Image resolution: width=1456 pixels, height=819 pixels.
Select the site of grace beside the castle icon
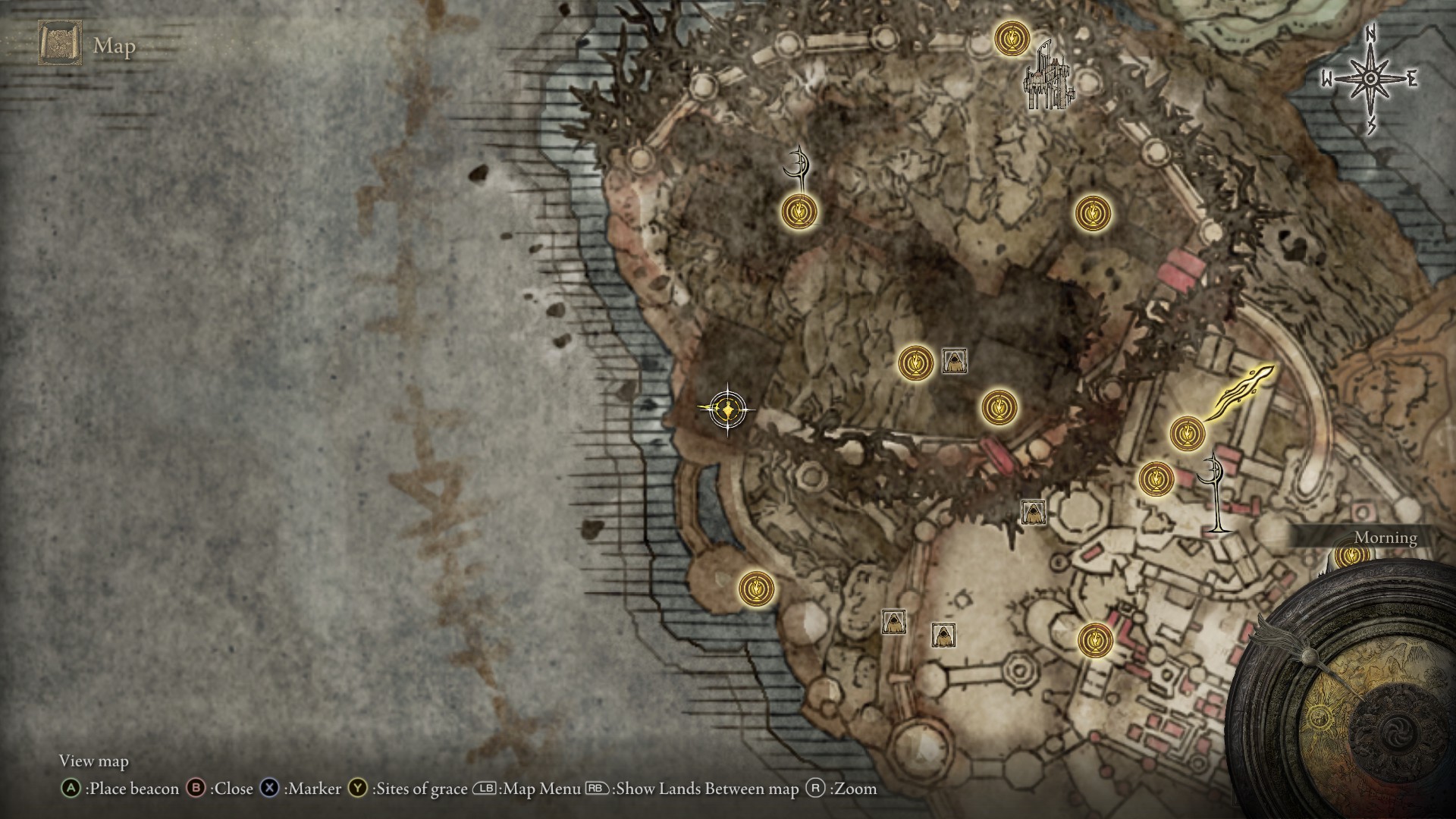(1011, 37)
